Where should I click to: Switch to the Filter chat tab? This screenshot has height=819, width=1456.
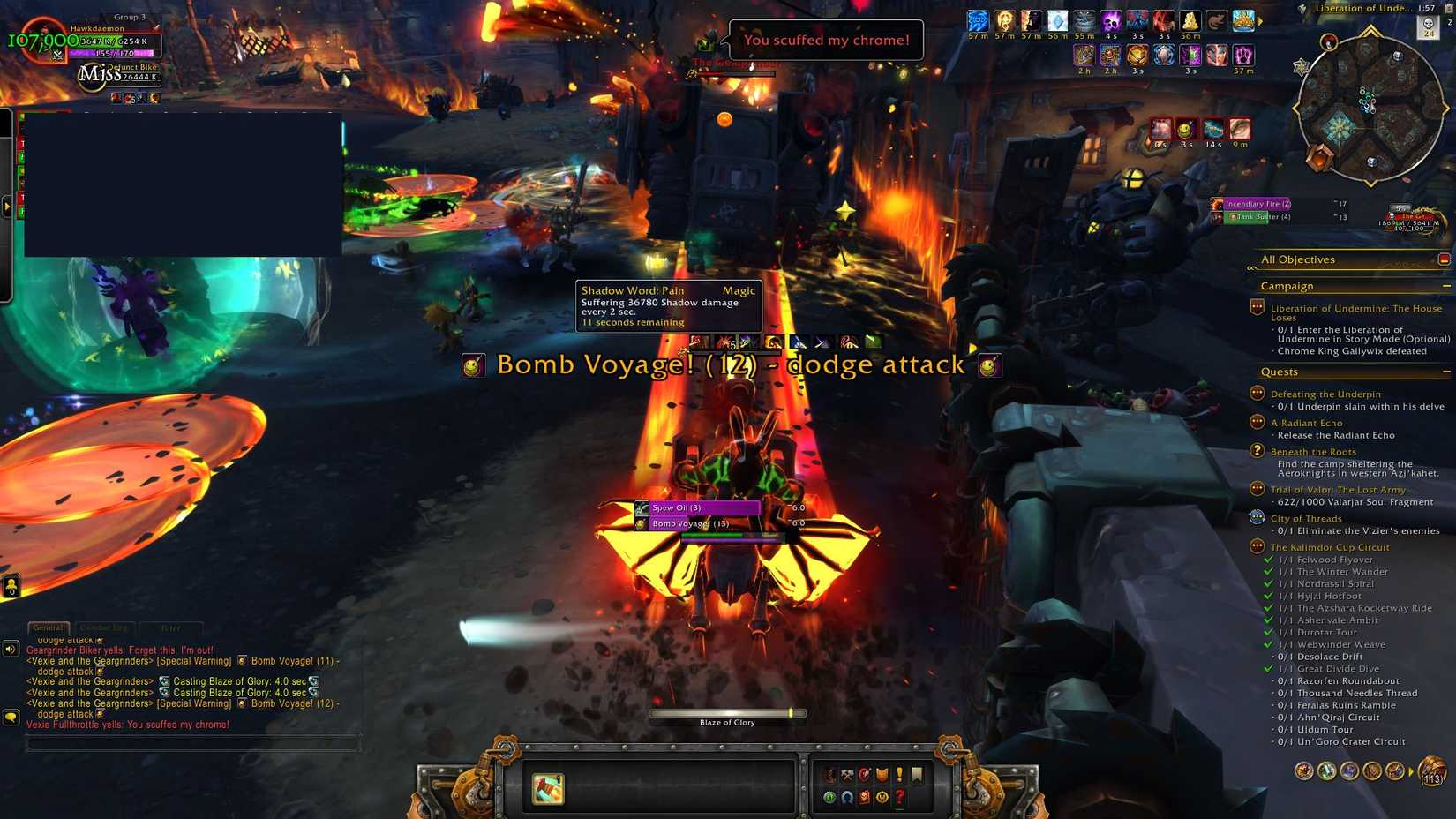[170, 627]
